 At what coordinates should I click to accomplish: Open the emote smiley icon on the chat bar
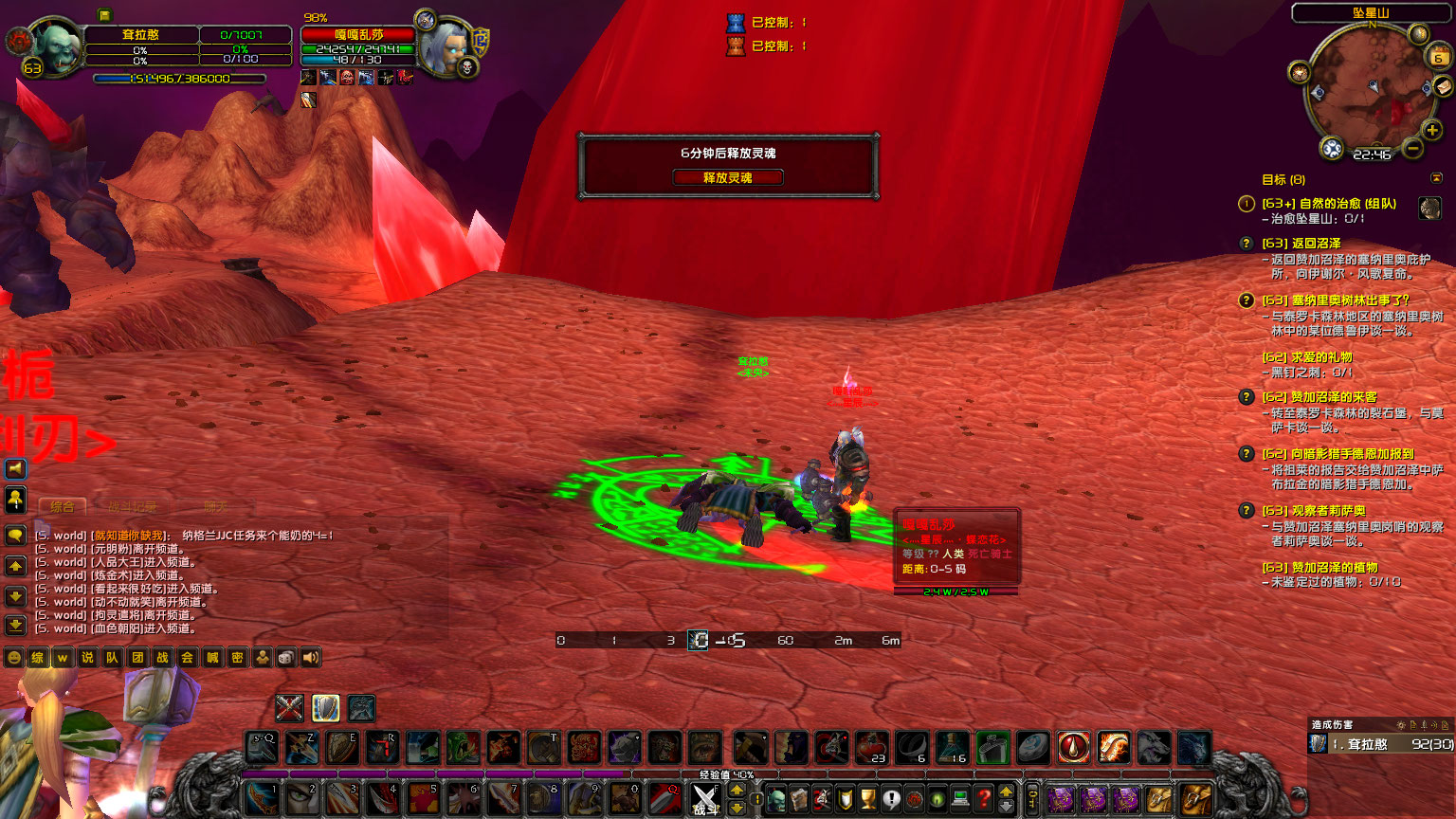coord(13,657)
